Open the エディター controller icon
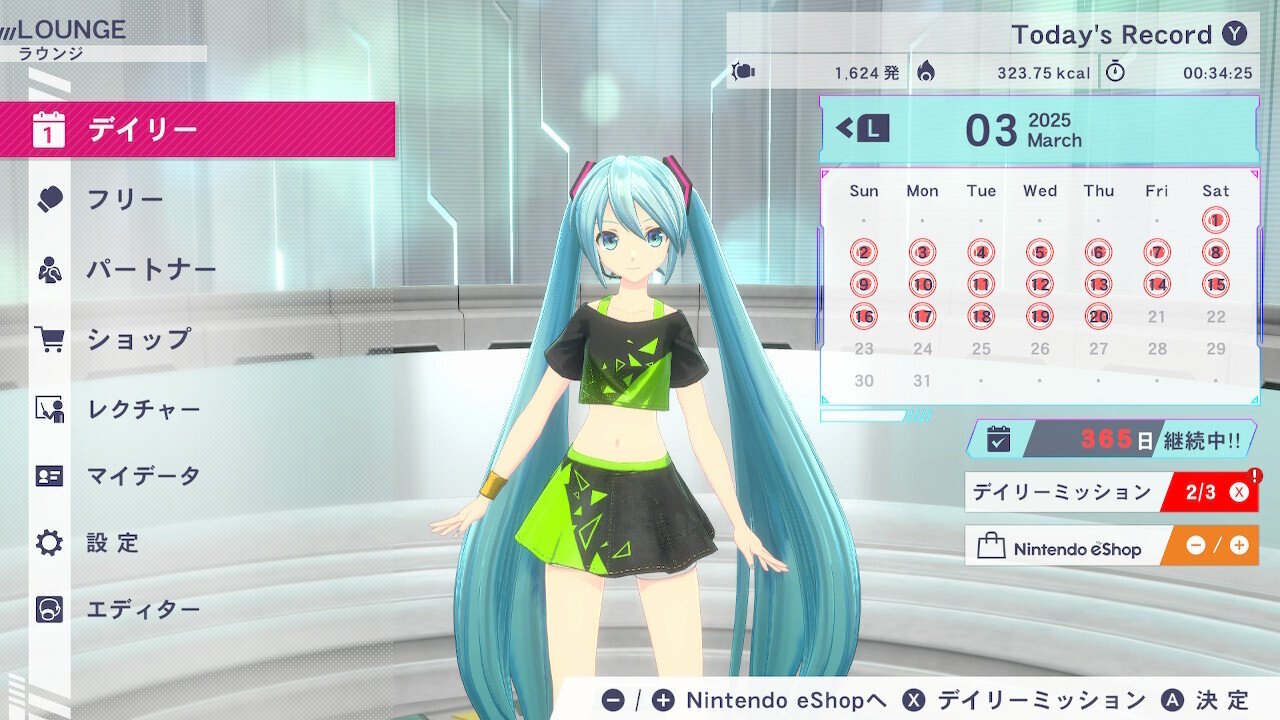This screenshot has height=720, width=1280. click(48, 609)
